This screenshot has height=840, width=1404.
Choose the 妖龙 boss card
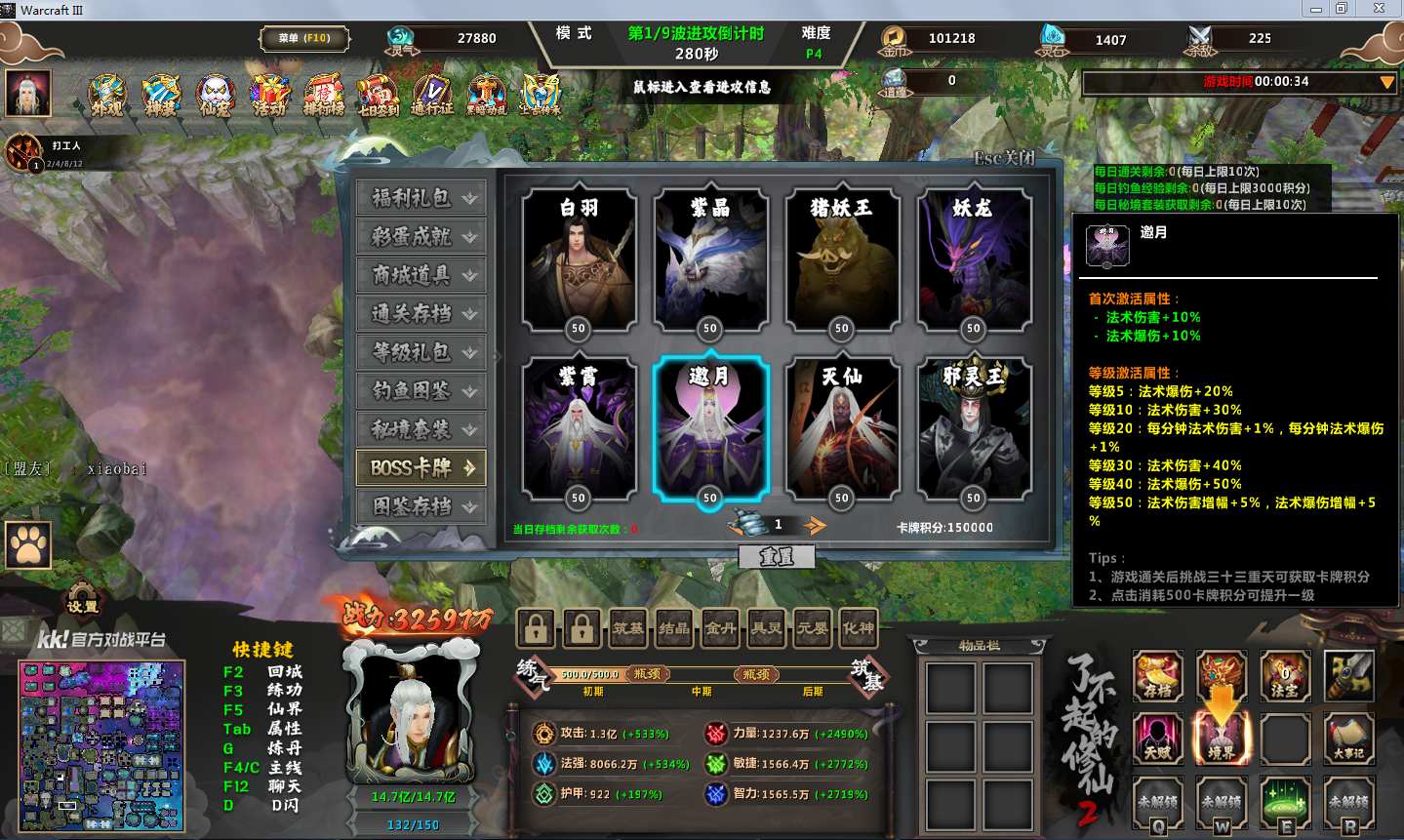973,260
